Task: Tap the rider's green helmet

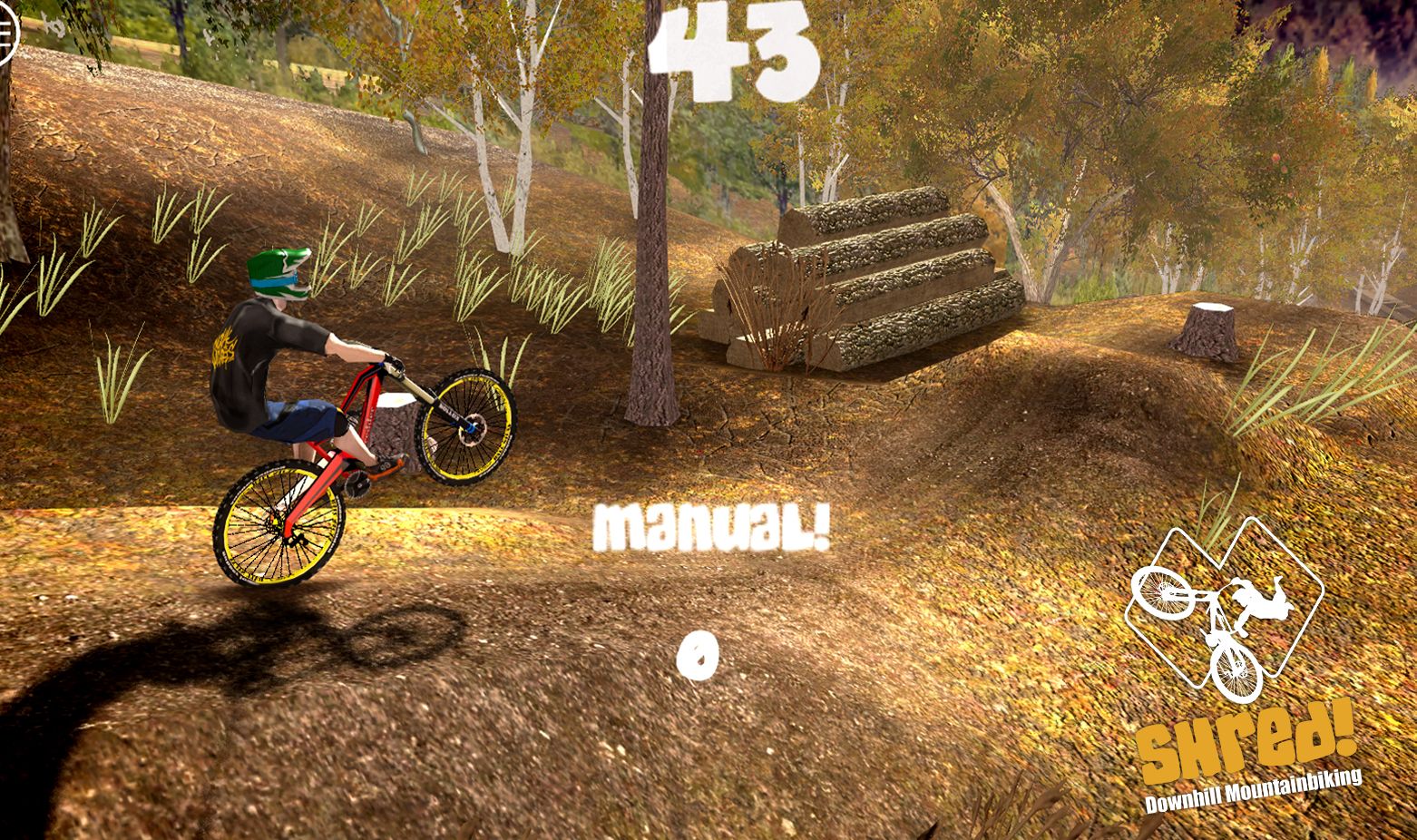Action: click(x=277, y=272)
